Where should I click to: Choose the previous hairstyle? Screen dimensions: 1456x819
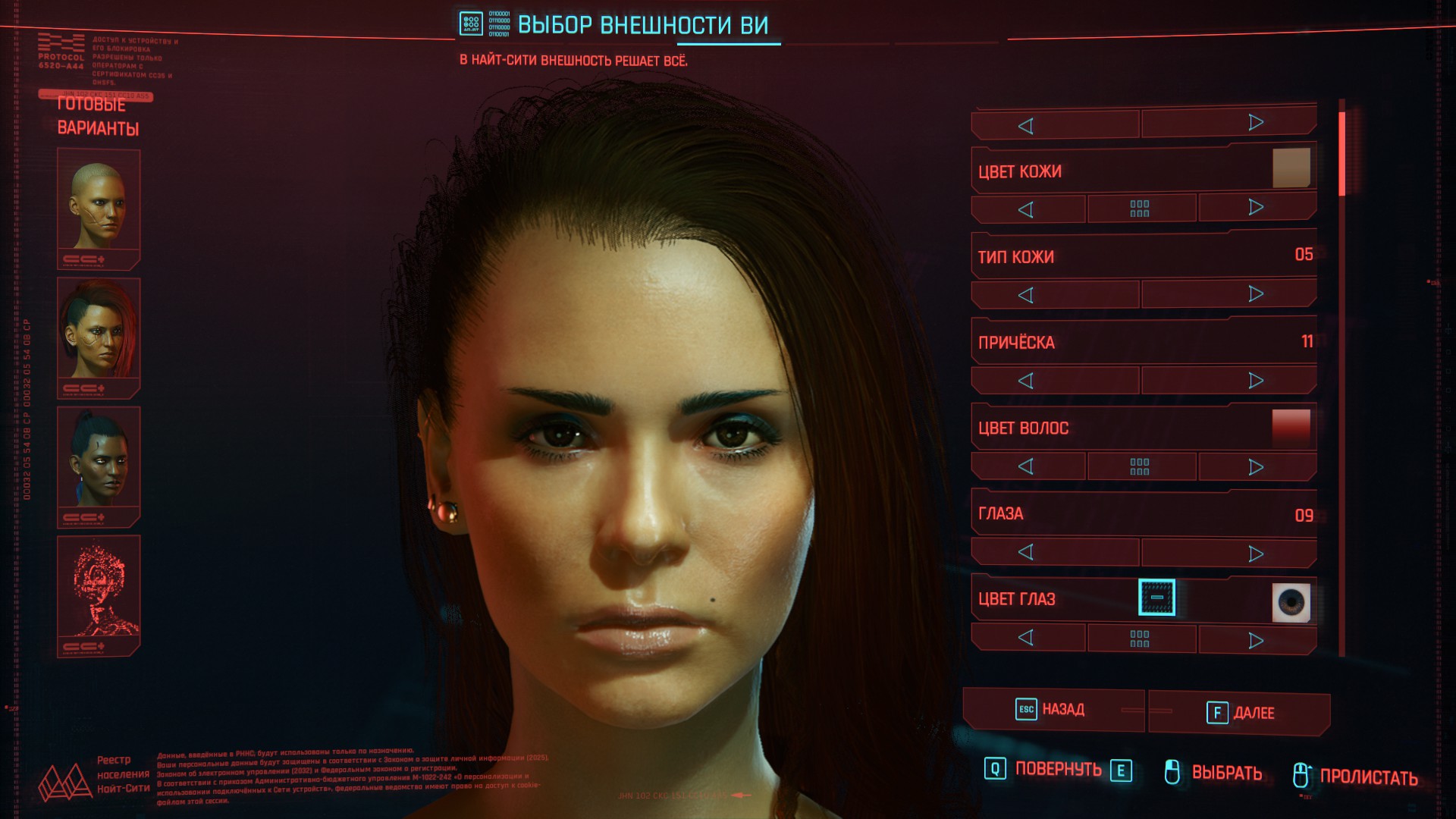[1026, 381]
